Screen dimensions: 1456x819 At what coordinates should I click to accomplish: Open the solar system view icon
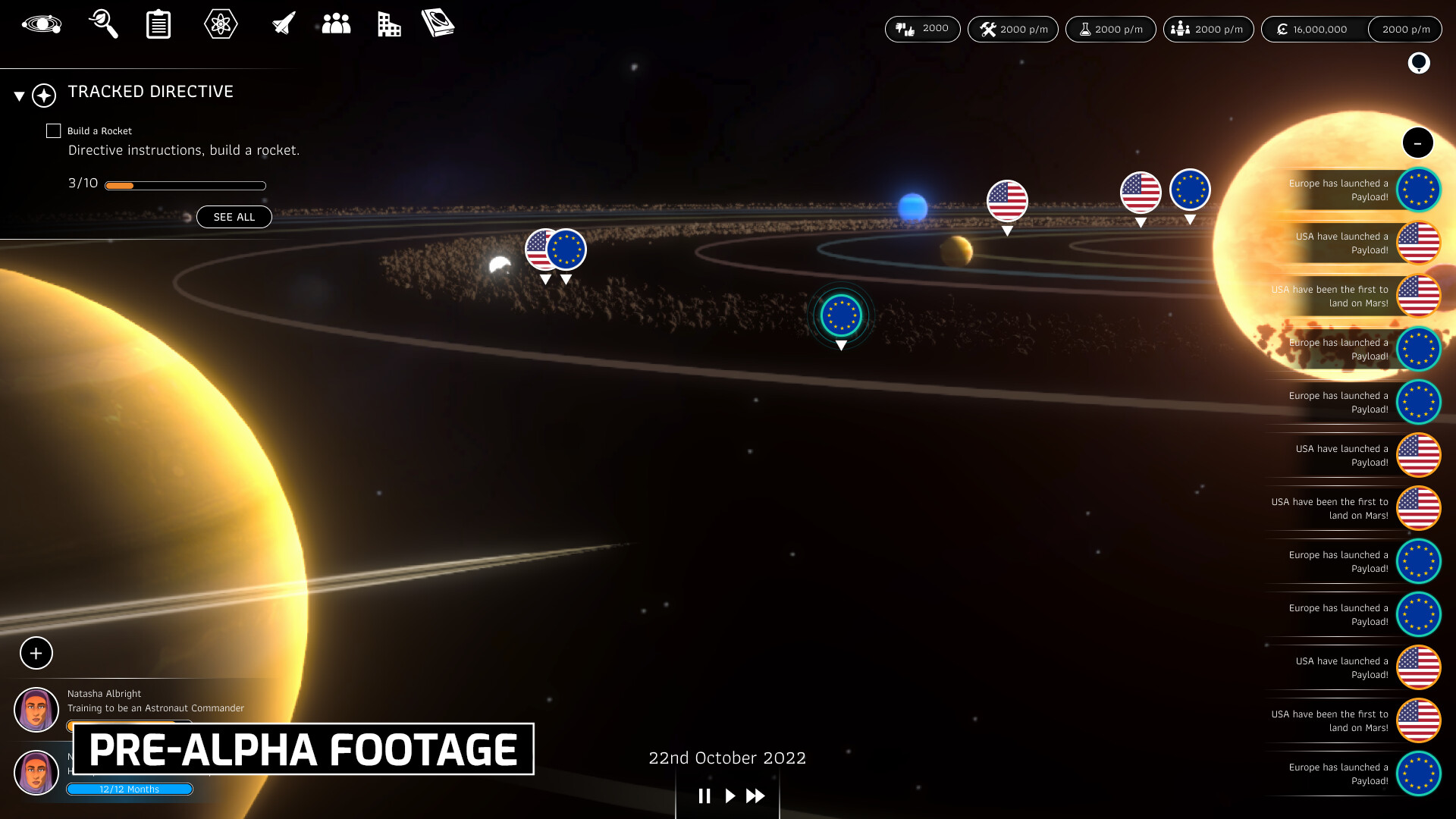(x=42, y=24)
